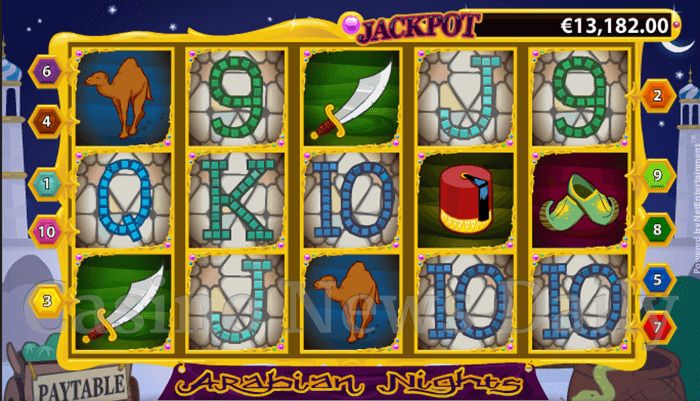Activate payline 8 hexagon marker
Screen dimensions: 700x401
click(657, 229)
